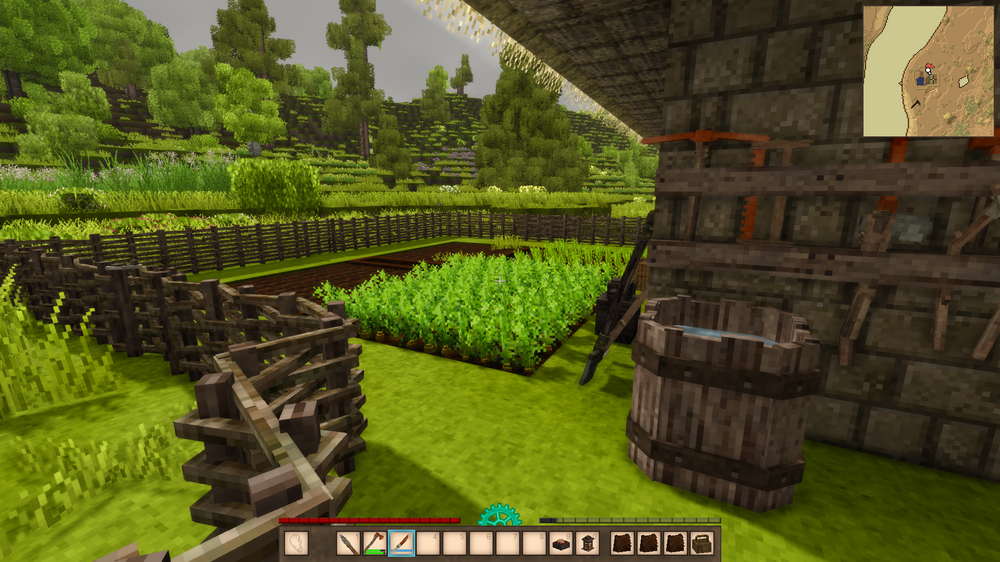Select the dark-bladed tool in hotbar slot 1
Image resolution: width=1000 pixels, height=562 pixels.
[348, 543]
